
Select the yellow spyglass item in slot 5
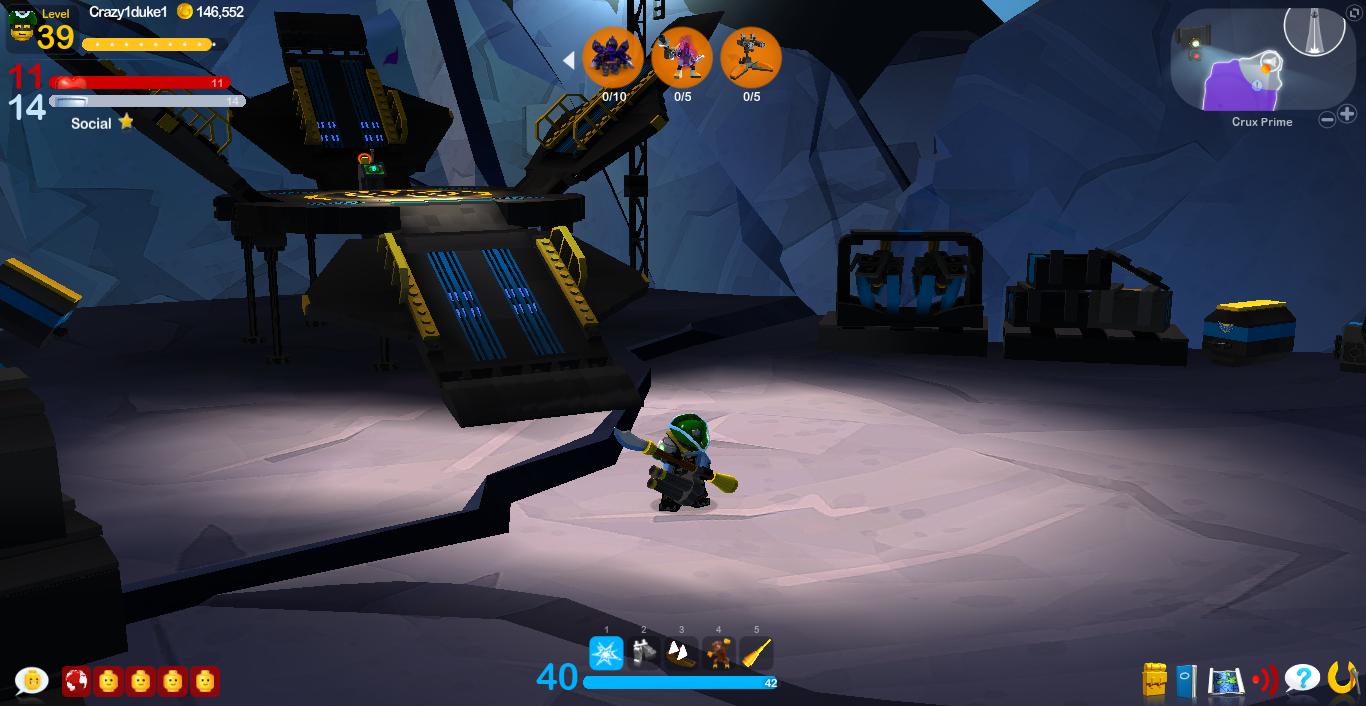tap(756, 653)
